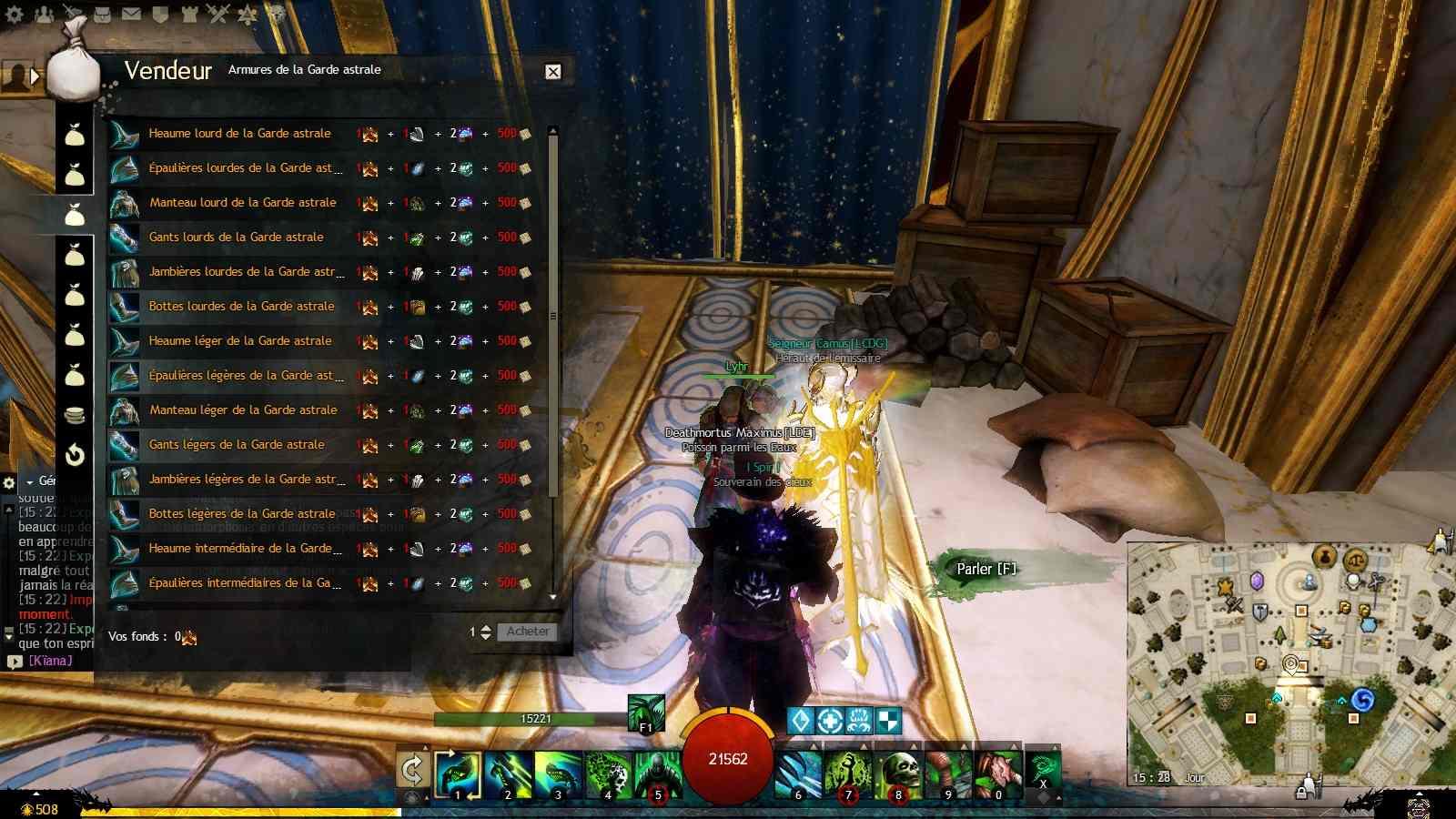
Task: Activate the F1 profession skill
Action: coord(646,713)
